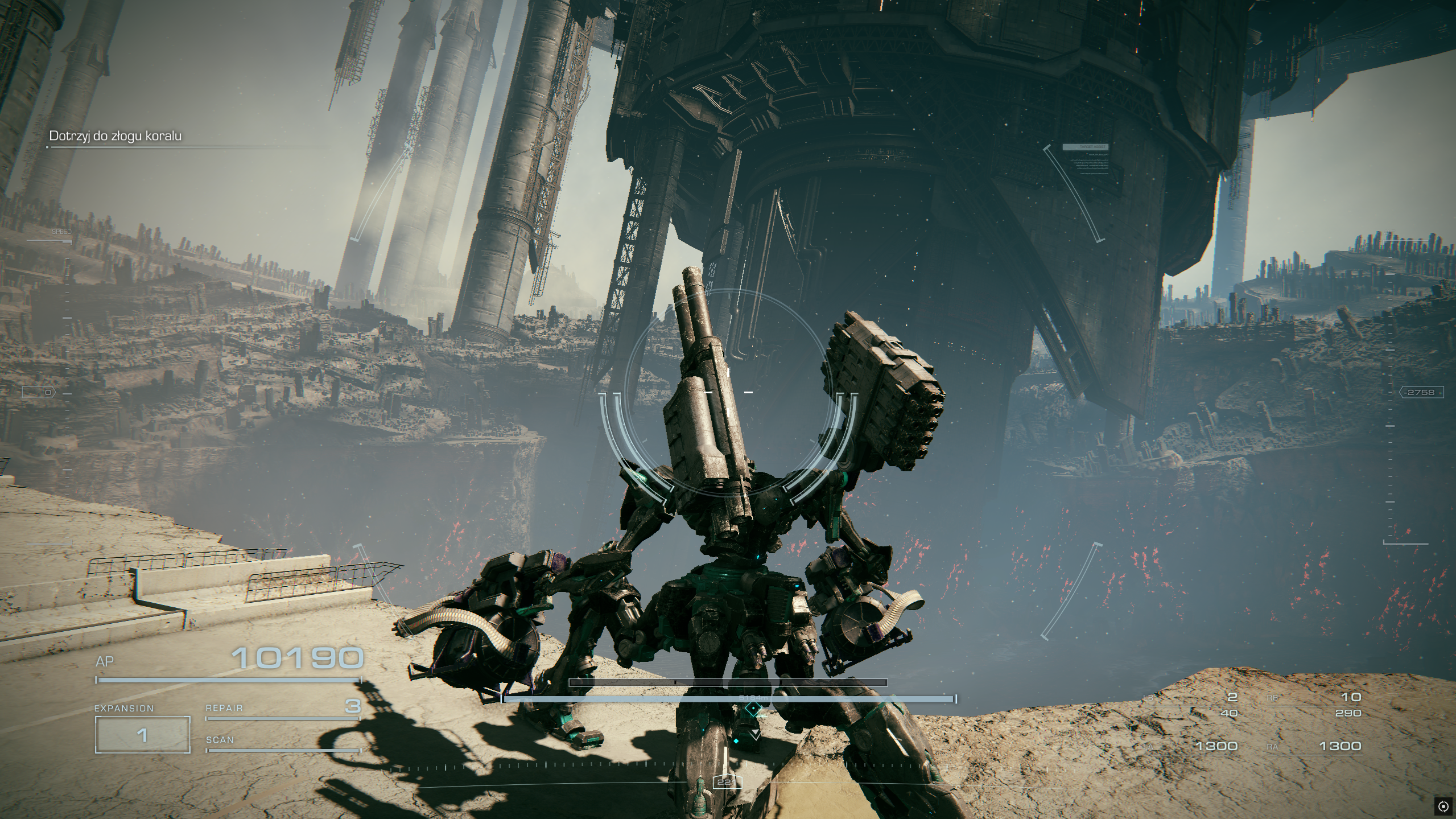Open the circular-arrows overlay icon in corner

point(1443,806)
